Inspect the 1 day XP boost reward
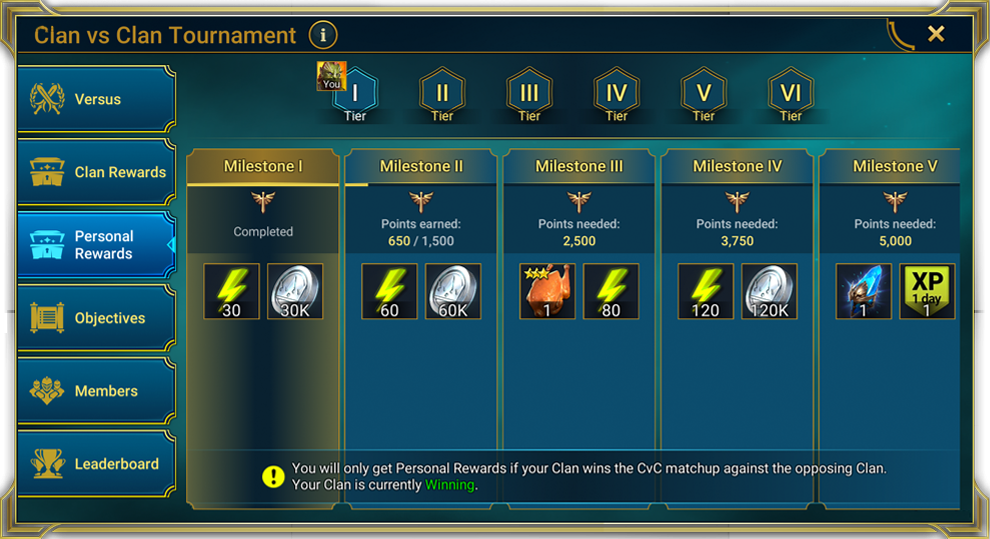Image resolution: width=990 pixels, height=539 pixels. 927,292
